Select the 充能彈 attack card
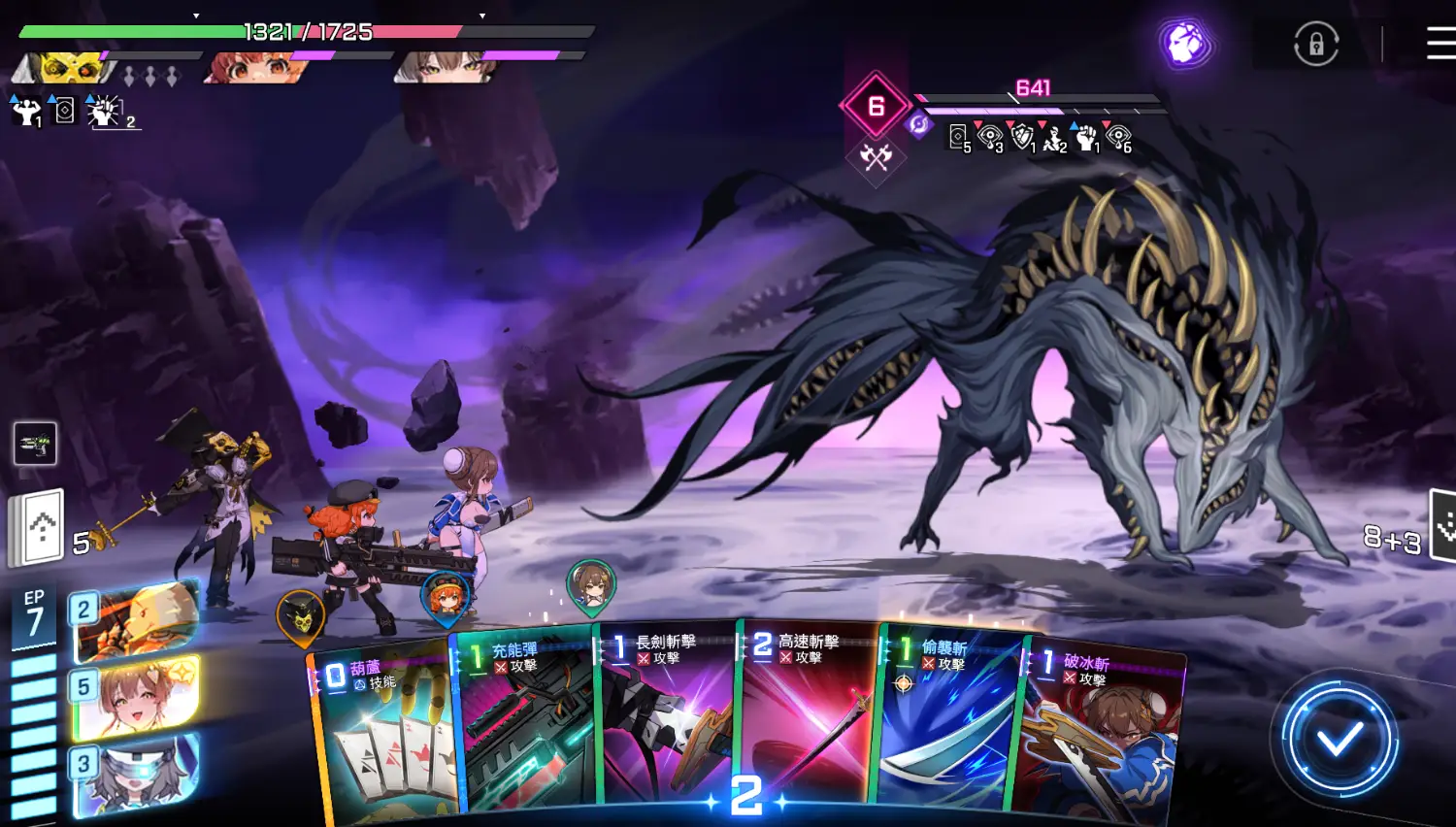1456x827 pixels. (526, 723)
